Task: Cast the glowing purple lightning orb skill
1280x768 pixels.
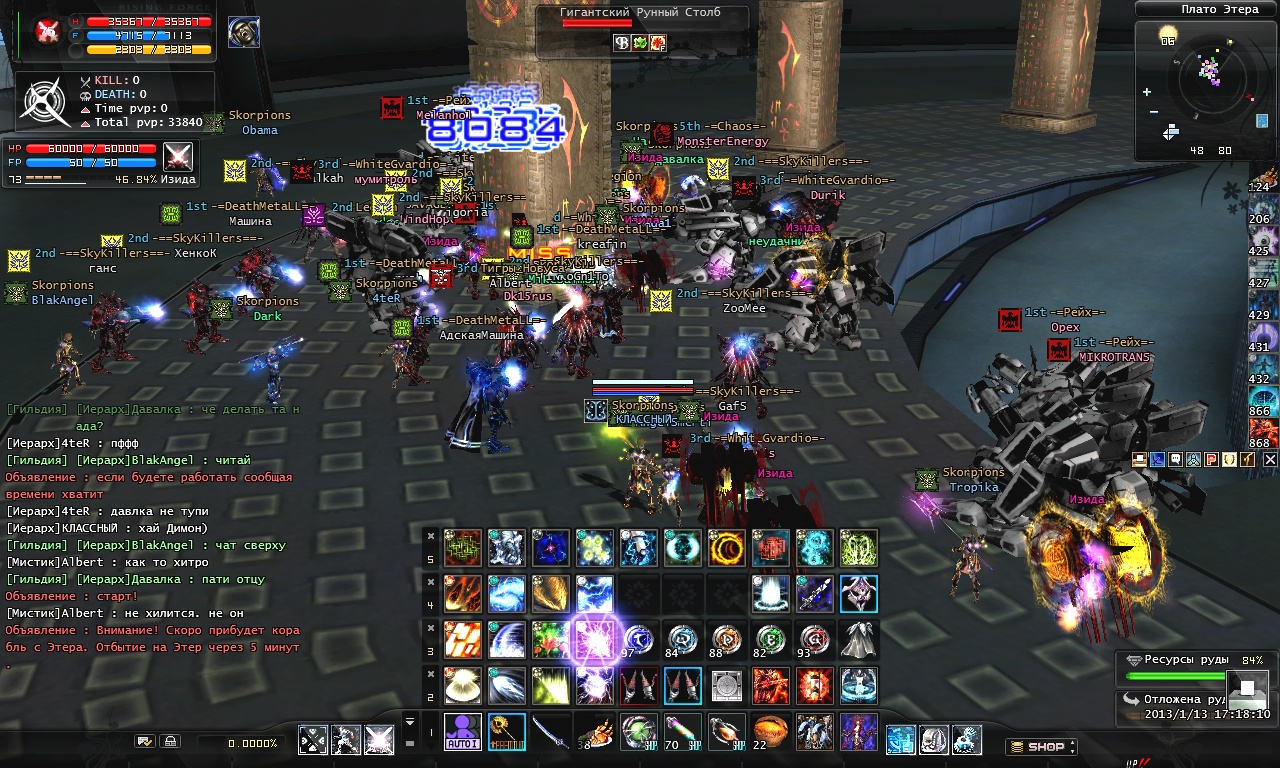Action: point(594,640)
